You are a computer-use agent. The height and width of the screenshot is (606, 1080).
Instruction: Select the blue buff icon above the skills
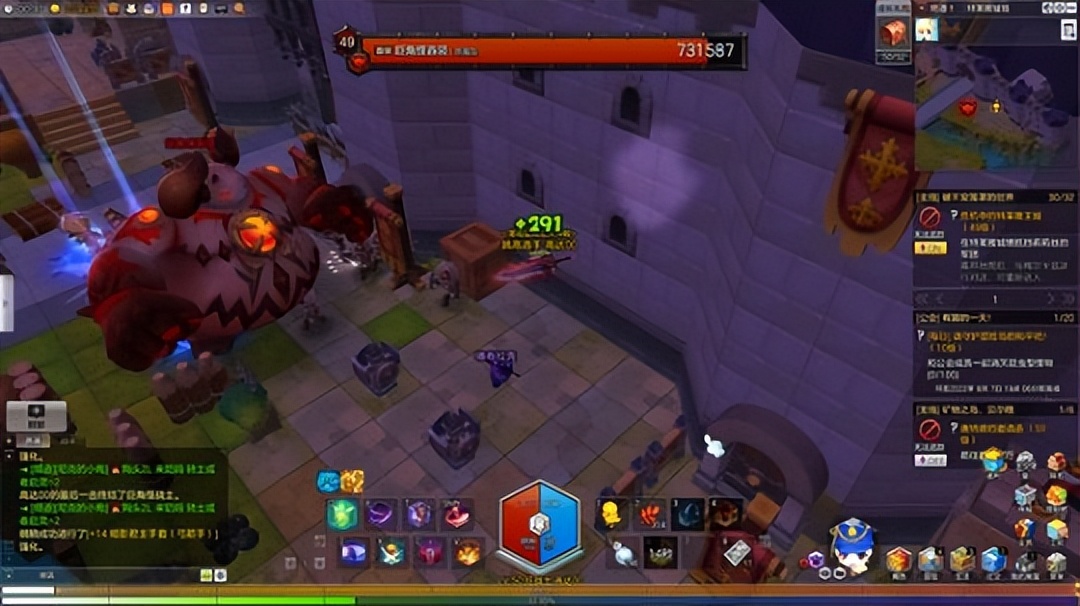(329, 482)
